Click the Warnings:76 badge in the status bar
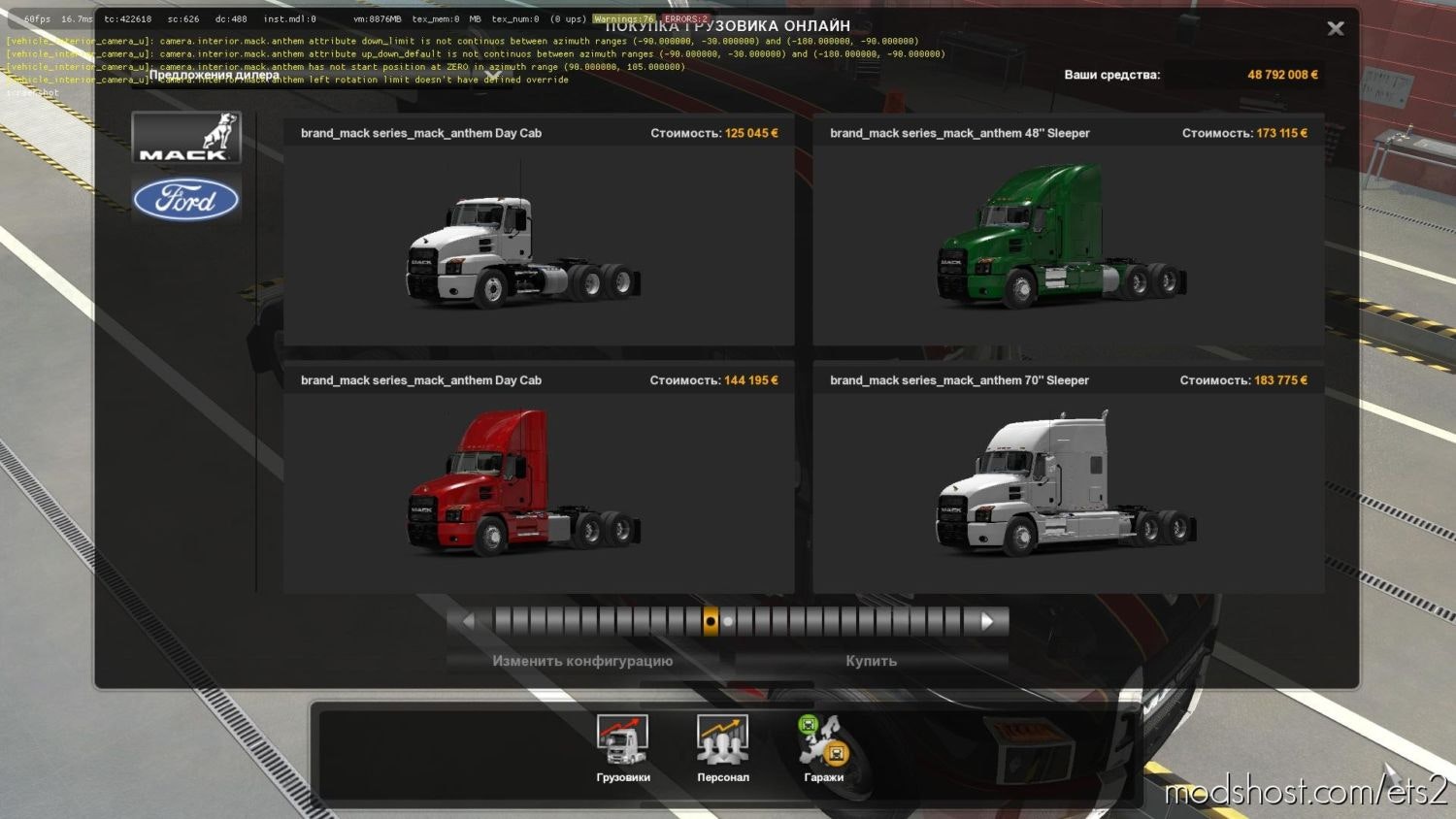This screenshot has width=1456, height=819. 624,17
